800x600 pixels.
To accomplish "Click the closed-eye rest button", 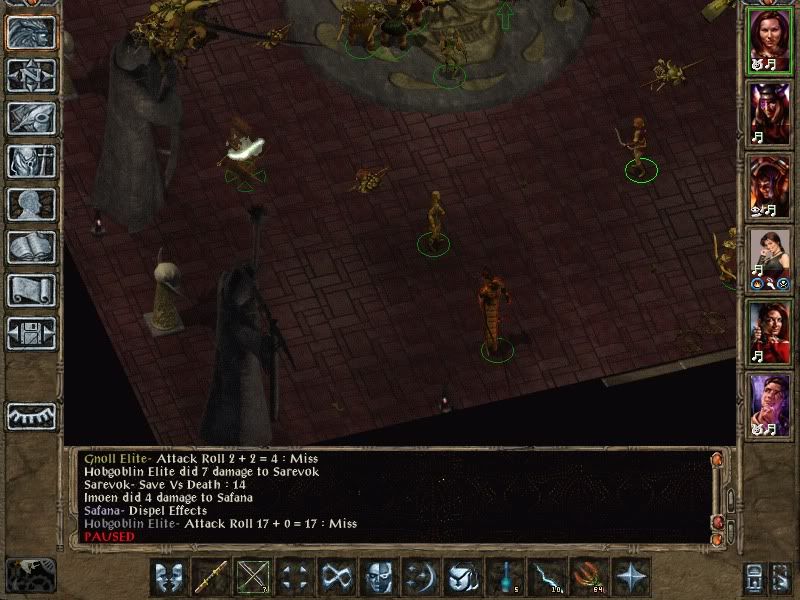I will click(x=30, y=416).
